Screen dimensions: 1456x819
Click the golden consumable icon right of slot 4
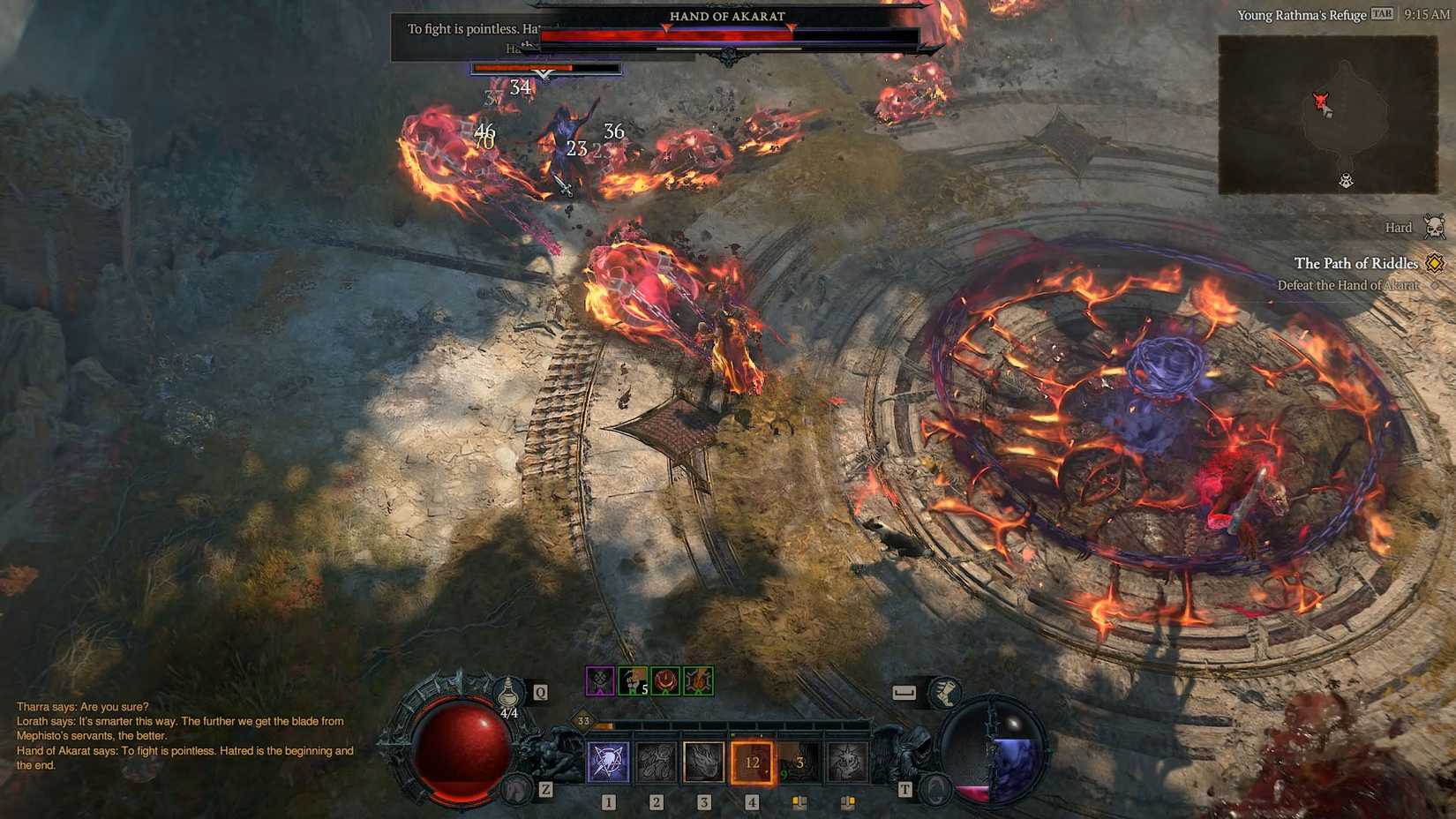point(800,801)
